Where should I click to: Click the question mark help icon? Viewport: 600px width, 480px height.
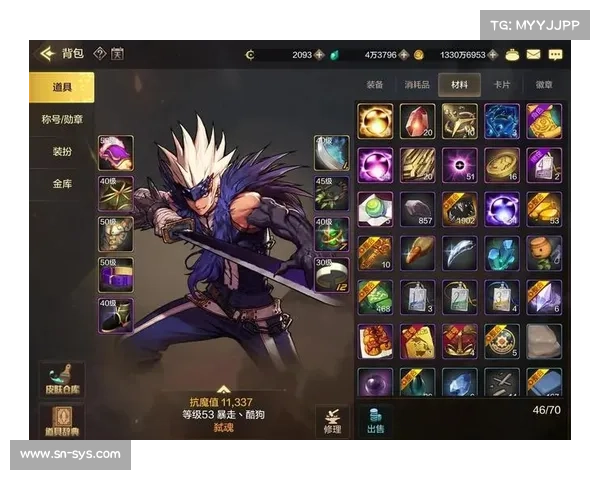[x=99, y=54]
